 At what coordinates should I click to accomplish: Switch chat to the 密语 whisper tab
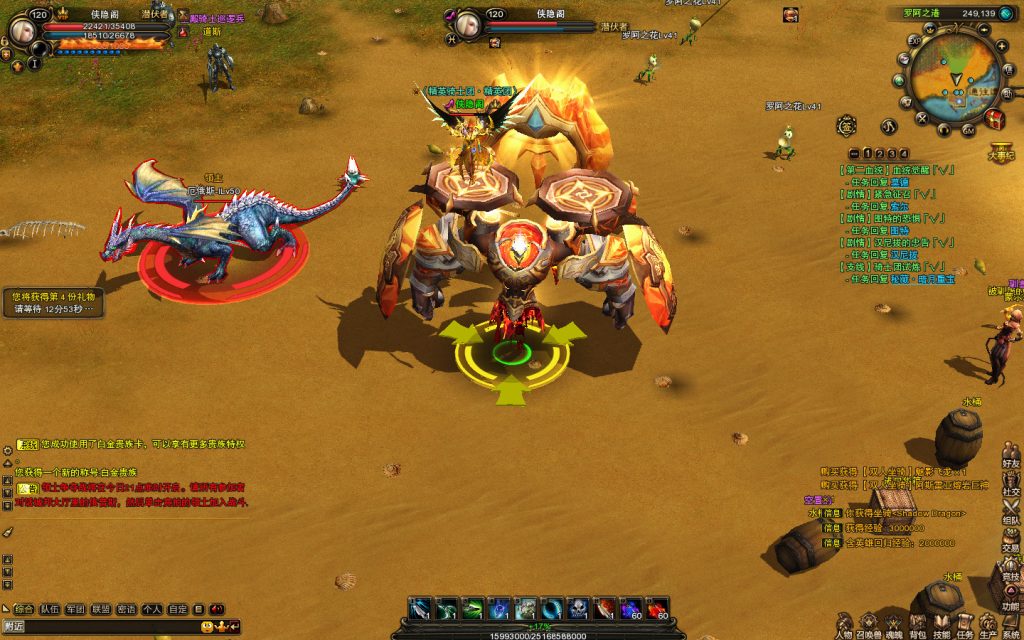[127, 608]
